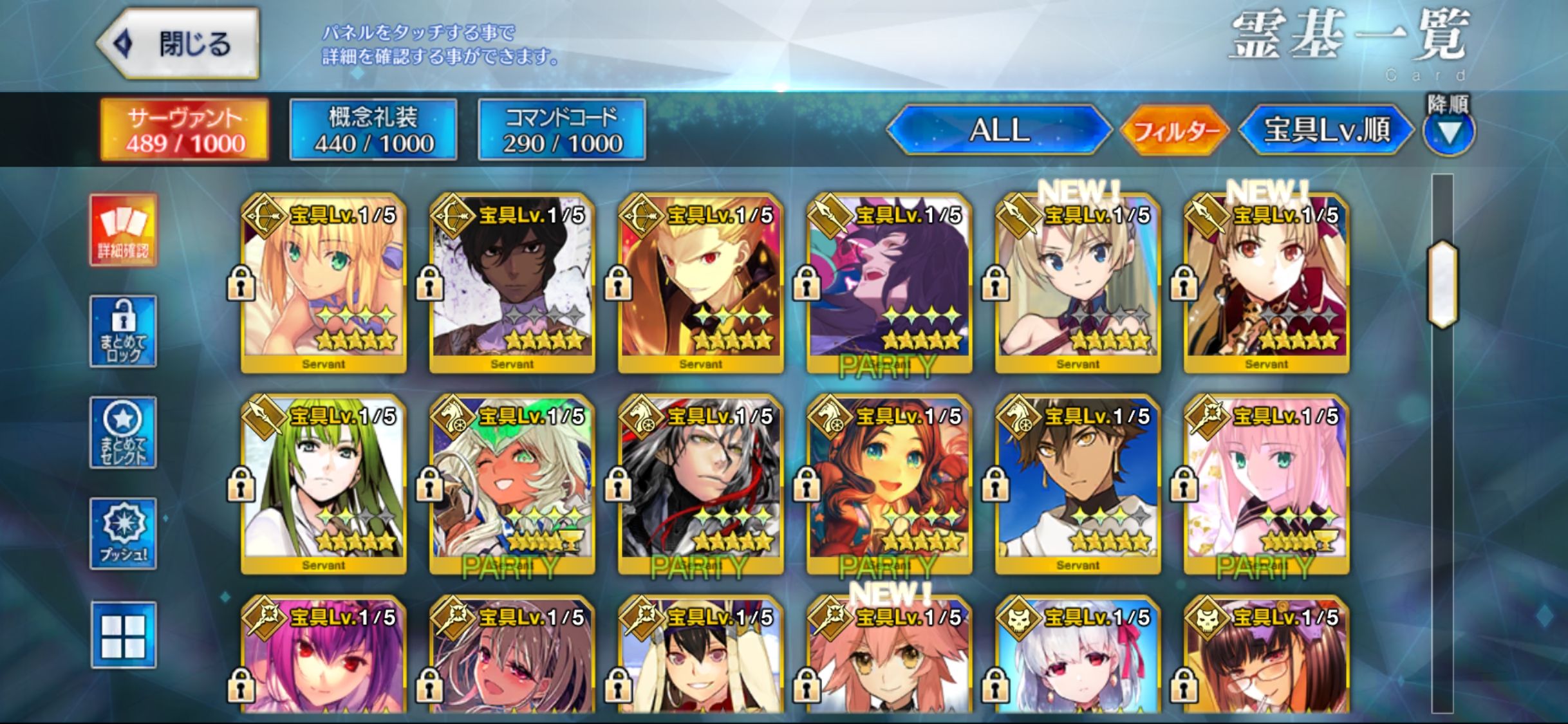Viewport: 1568px width, 724px height.
Task: Select the golden-armored red-eyed Archer card
Action: pyautogui.click(x=700, y=283)
